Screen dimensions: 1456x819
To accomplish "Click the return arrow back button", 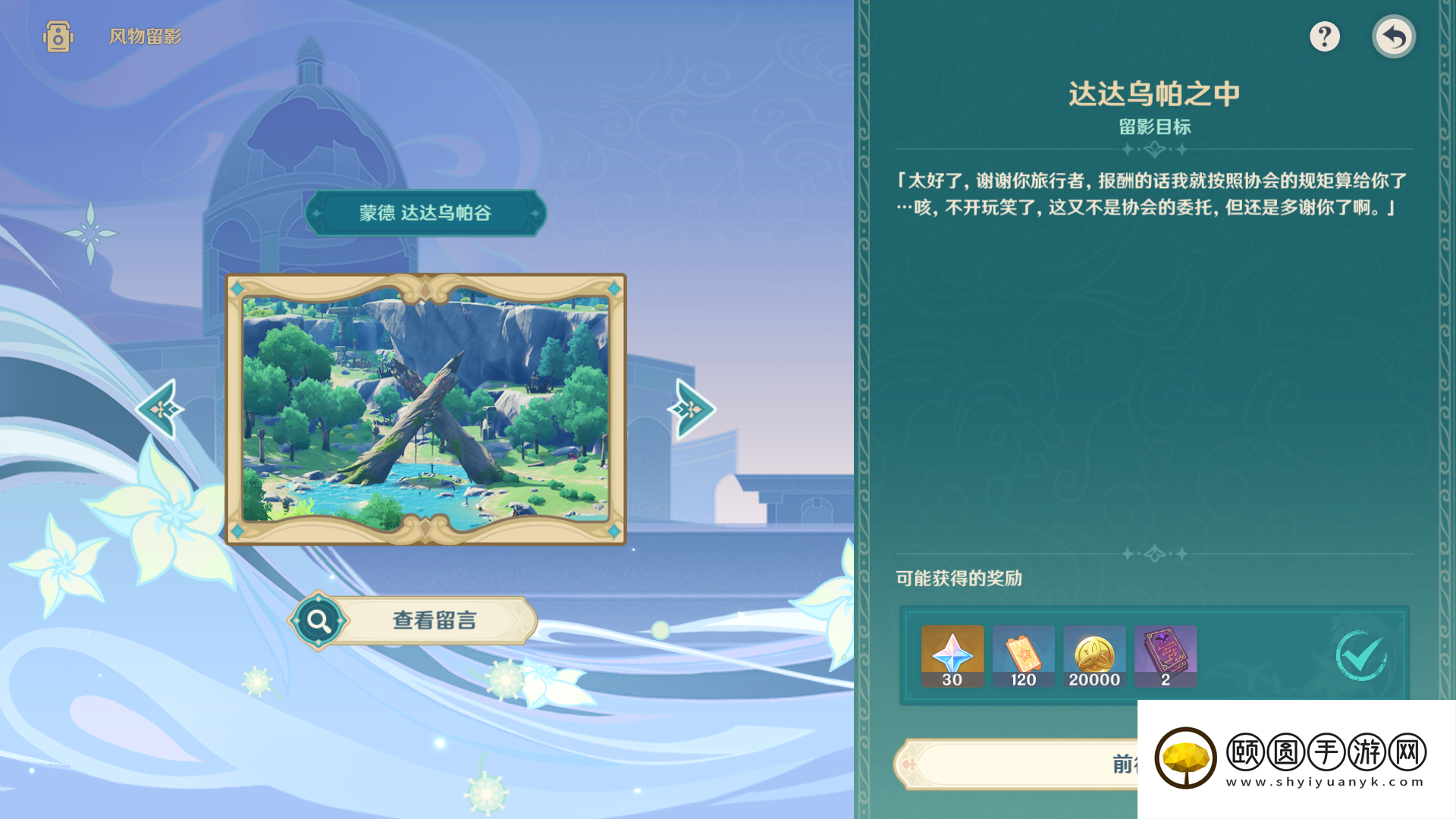I will (1393, 36).
